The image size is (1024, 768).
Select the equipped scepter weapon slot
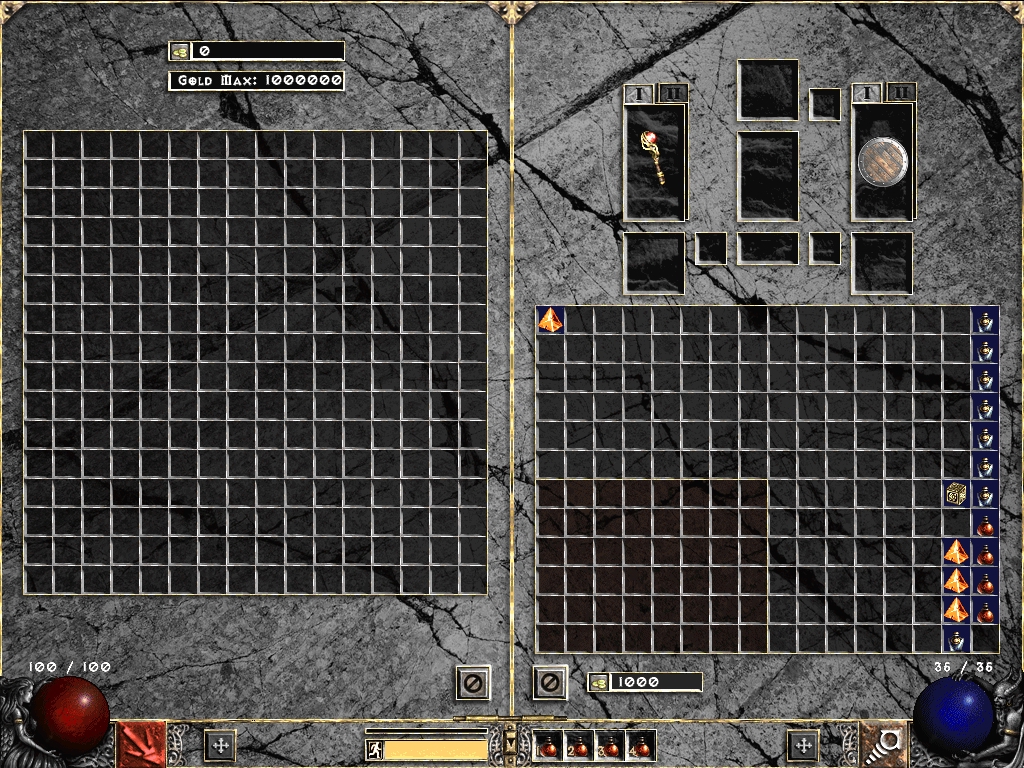click(x=655, y=161)
